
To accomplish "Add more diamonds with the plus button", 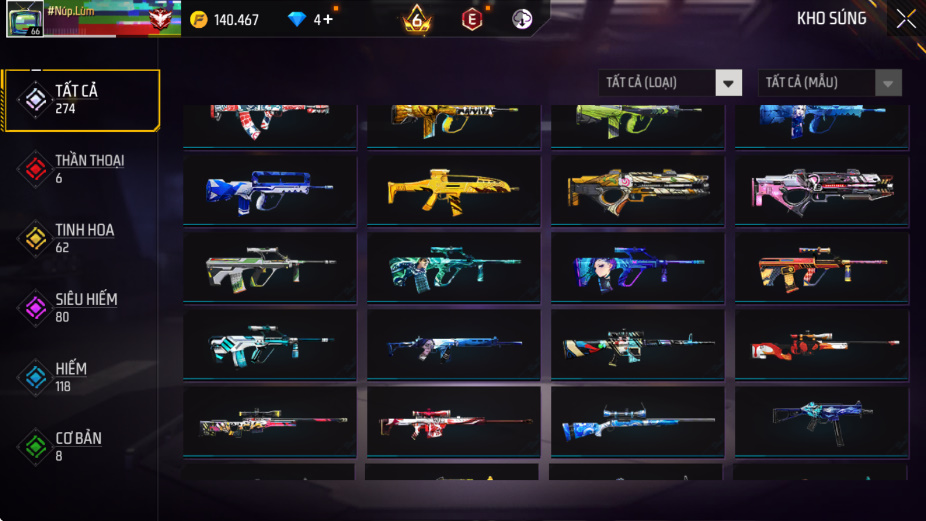I will (x=328, y=19).
